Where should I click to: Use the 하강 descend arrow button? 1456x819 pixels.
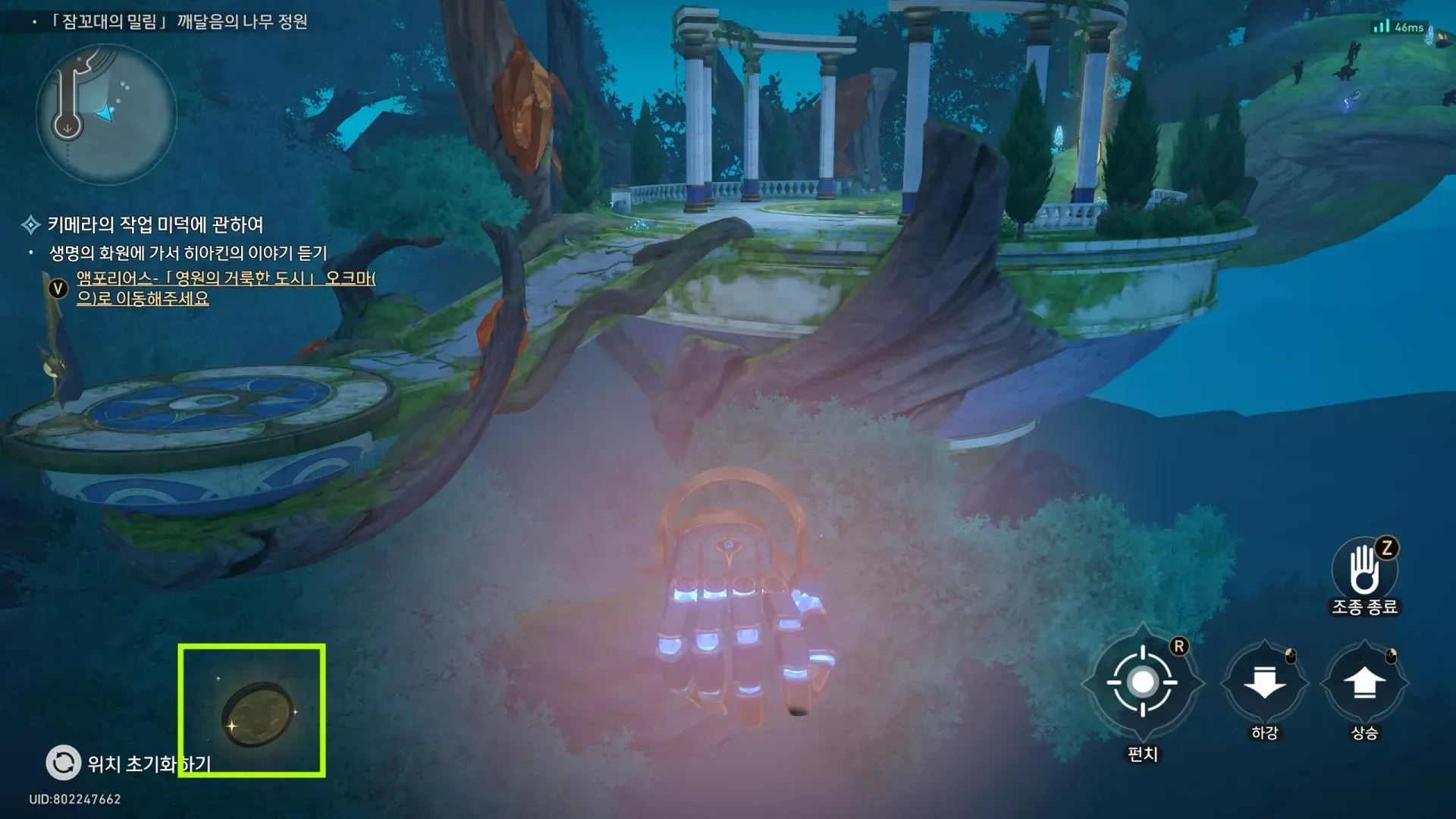[x=1264, y=682]
